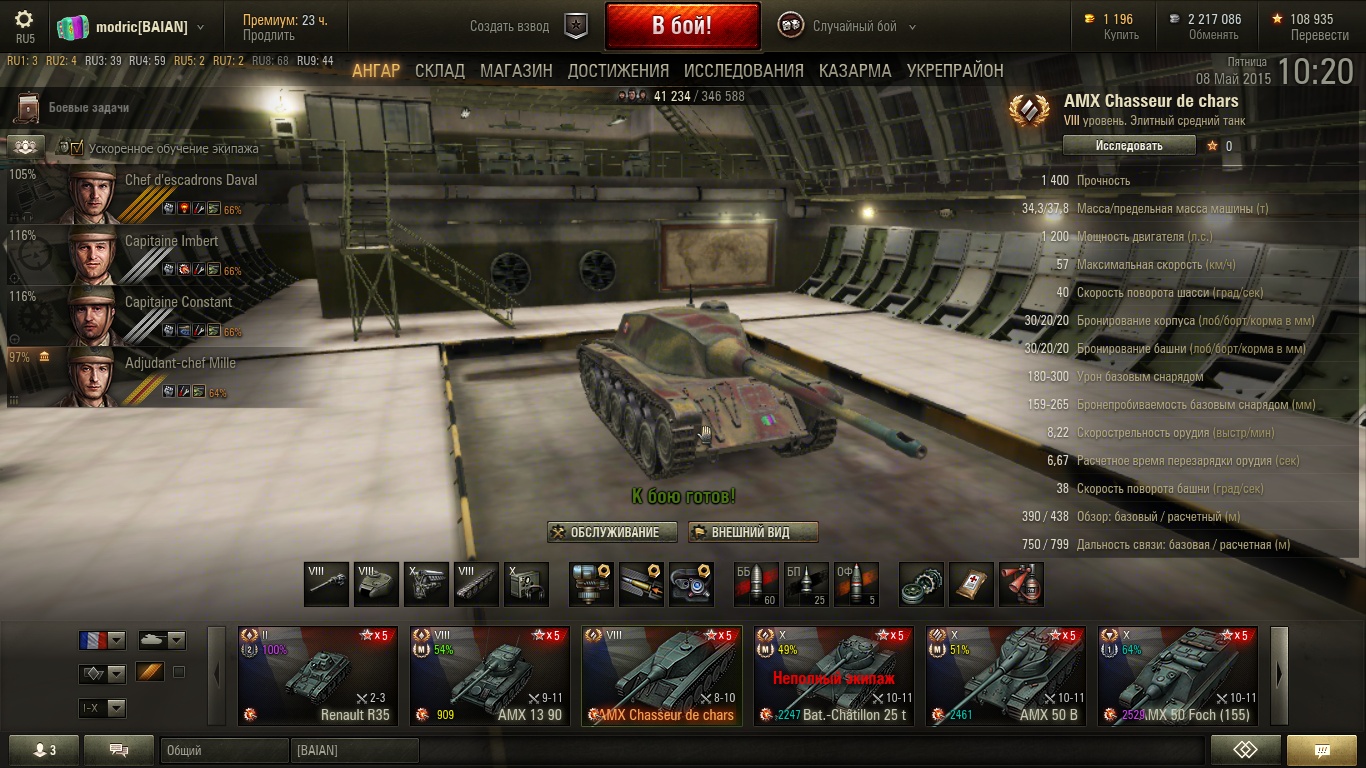The width and height of the screenshot is (1366, 768).
Task: Select the Bat.-Châtillon 25 t tank
Action: pos(834,675)
